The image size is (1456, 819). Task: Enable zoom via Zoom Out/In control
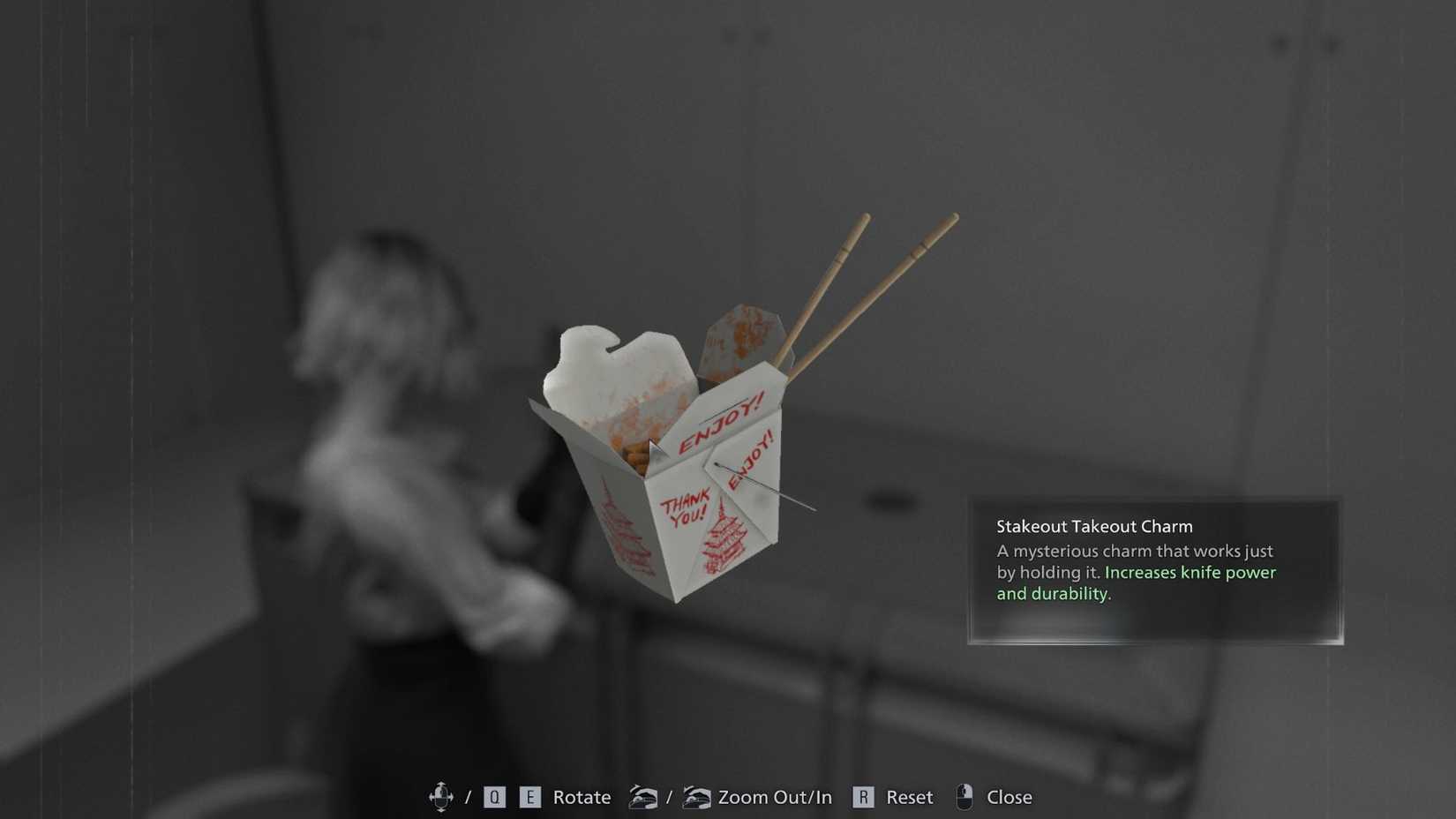pyautogui.click(x=774, y=796)
